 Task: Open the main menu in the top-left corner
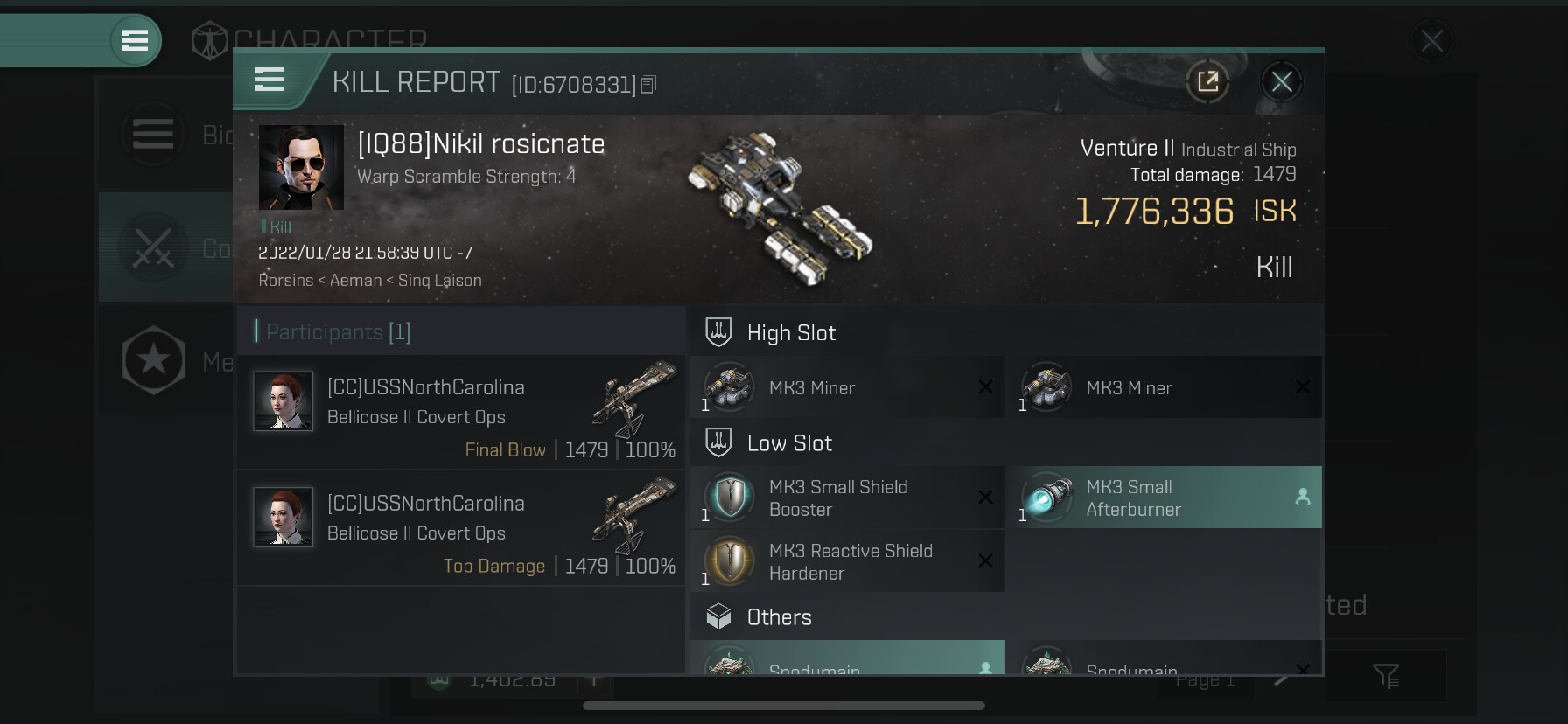pyautogui.click(x=135, y=40)
